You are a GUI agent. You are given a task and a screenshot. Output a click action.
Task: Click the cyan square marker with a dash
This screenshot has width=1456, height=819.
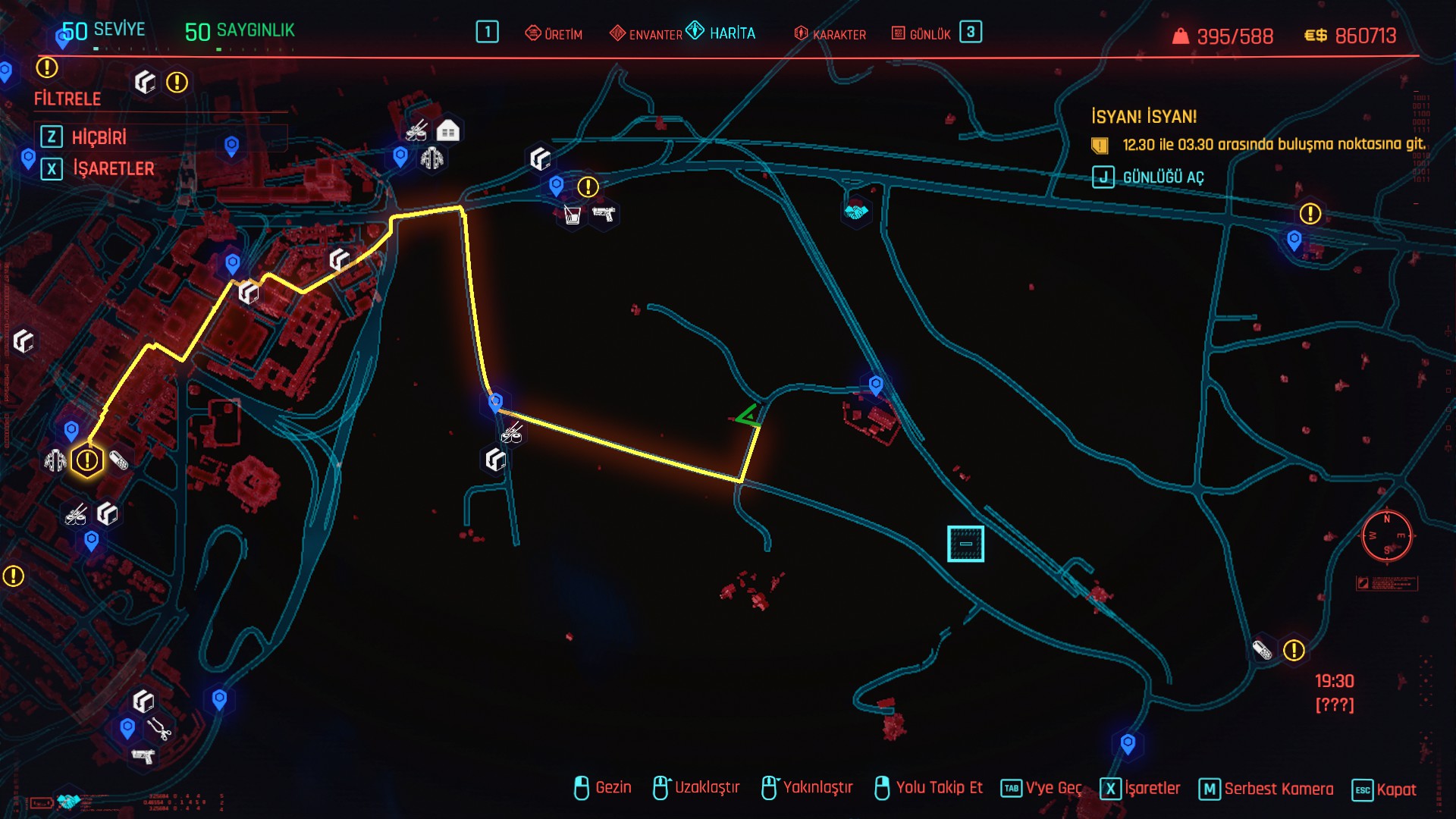point(965,544)
